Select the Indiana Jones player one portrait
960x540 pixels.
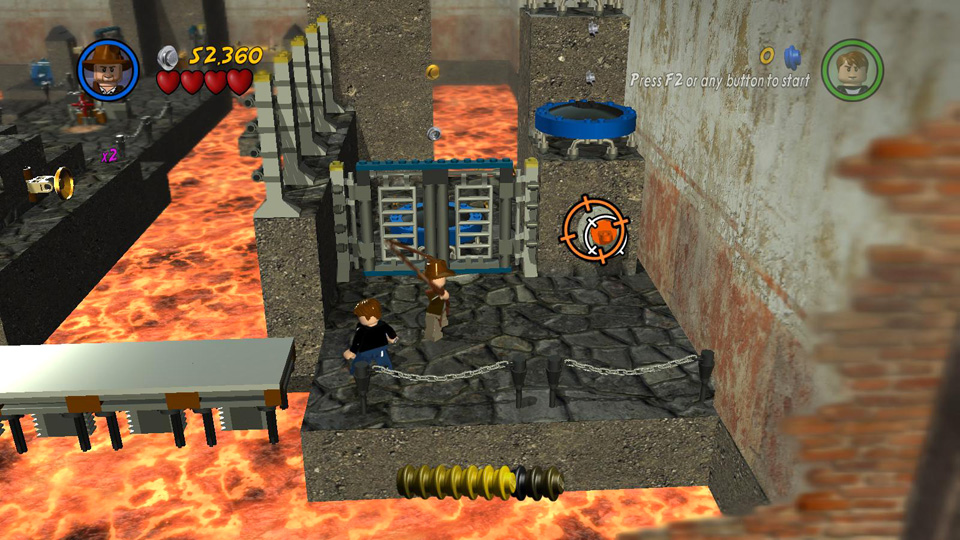[x=108, y=70]
